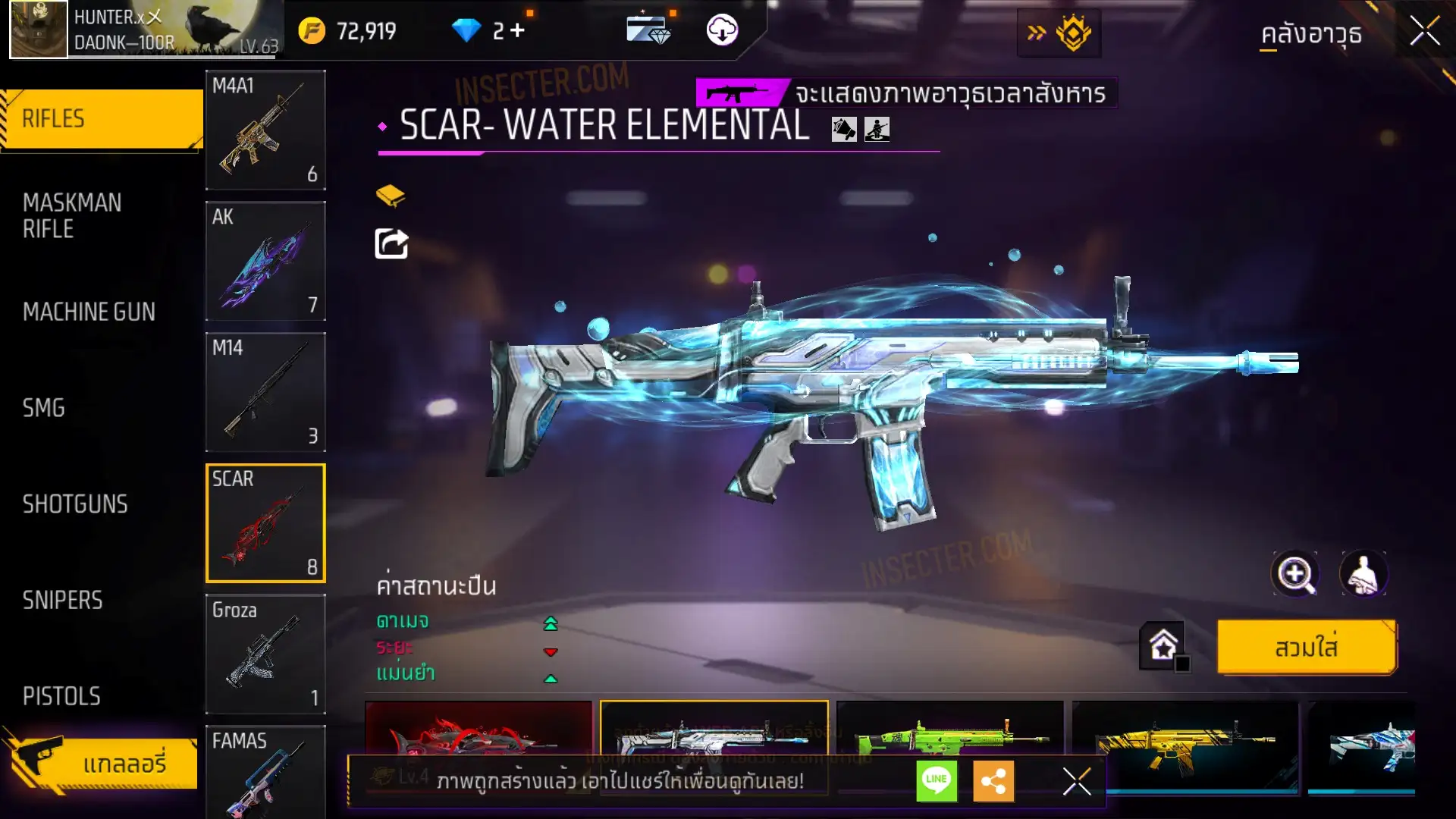Dismiss the share notification bar
Image resolution: width=1456 pixels, height=819 pixels.
(1076, 781)
